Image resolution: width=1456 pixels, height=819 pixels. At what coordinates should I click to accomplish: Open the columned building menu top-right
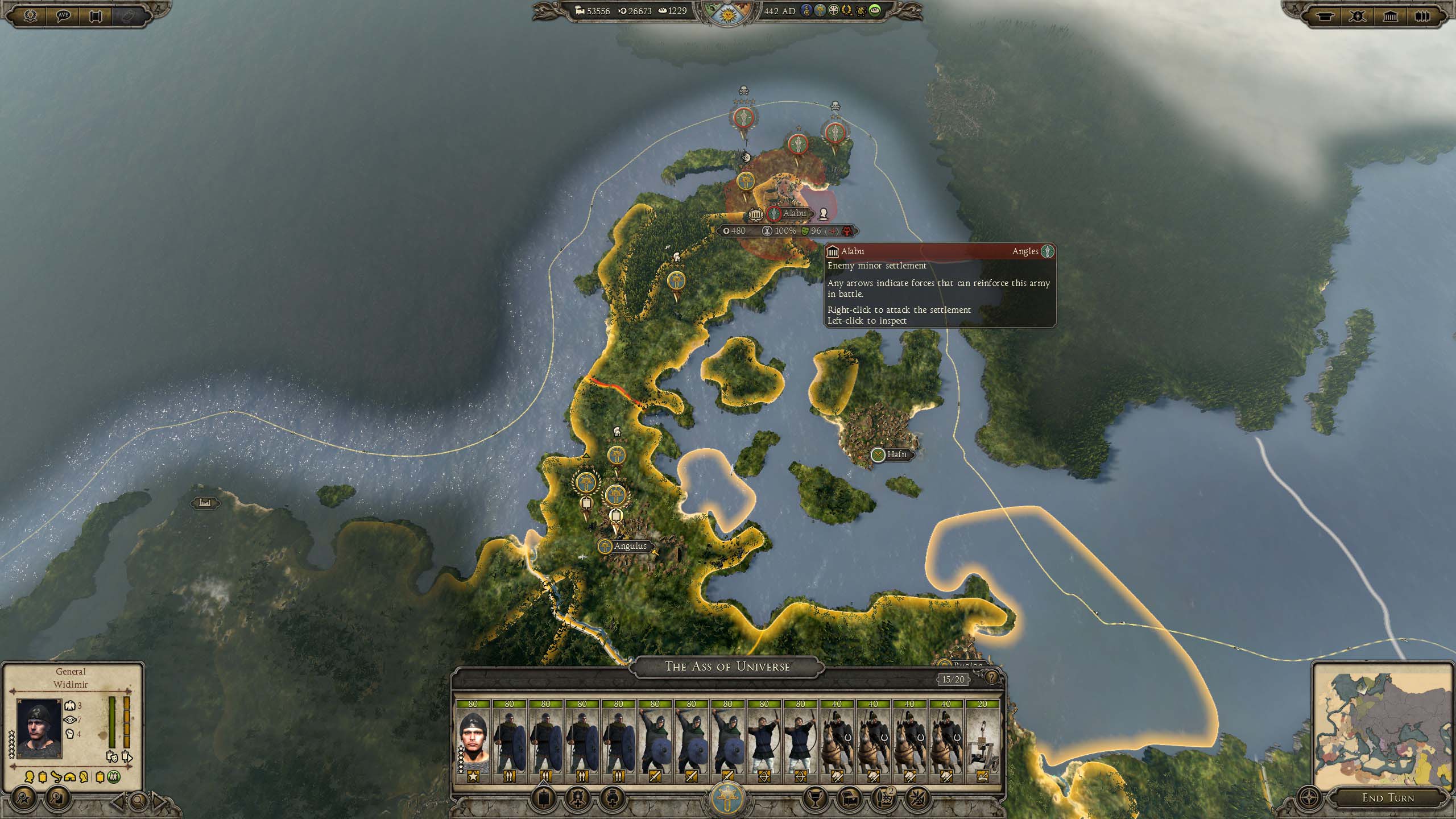tap(1390, 16)
